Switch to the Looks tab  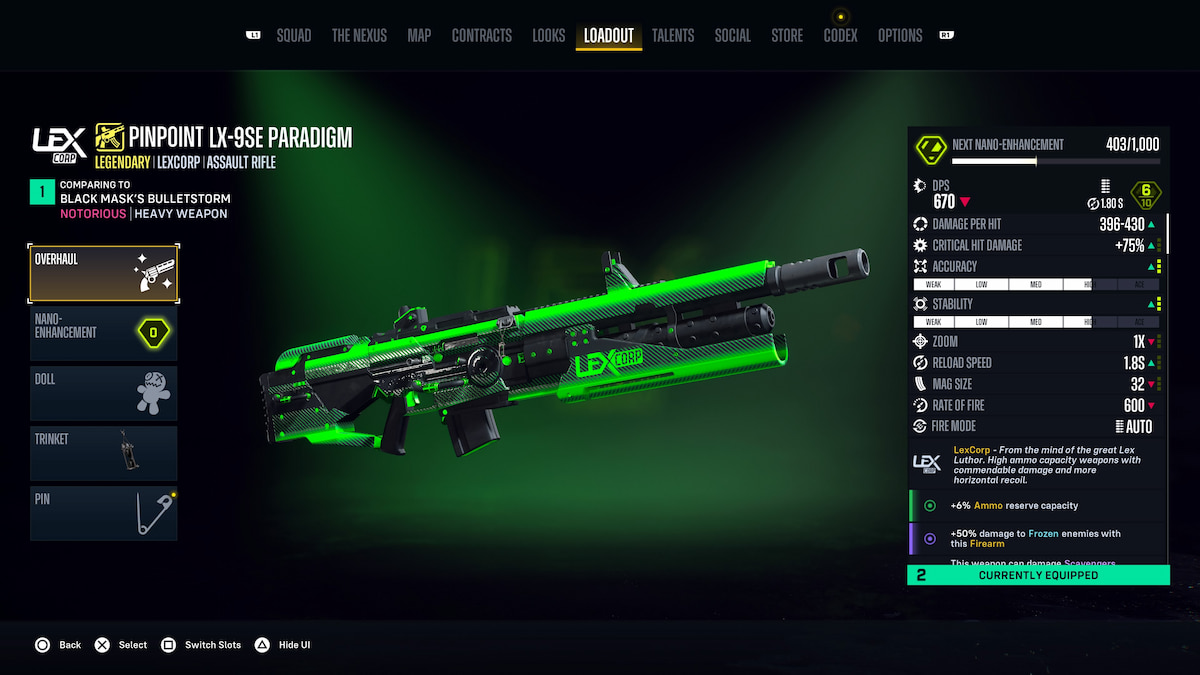coord(548,36)
